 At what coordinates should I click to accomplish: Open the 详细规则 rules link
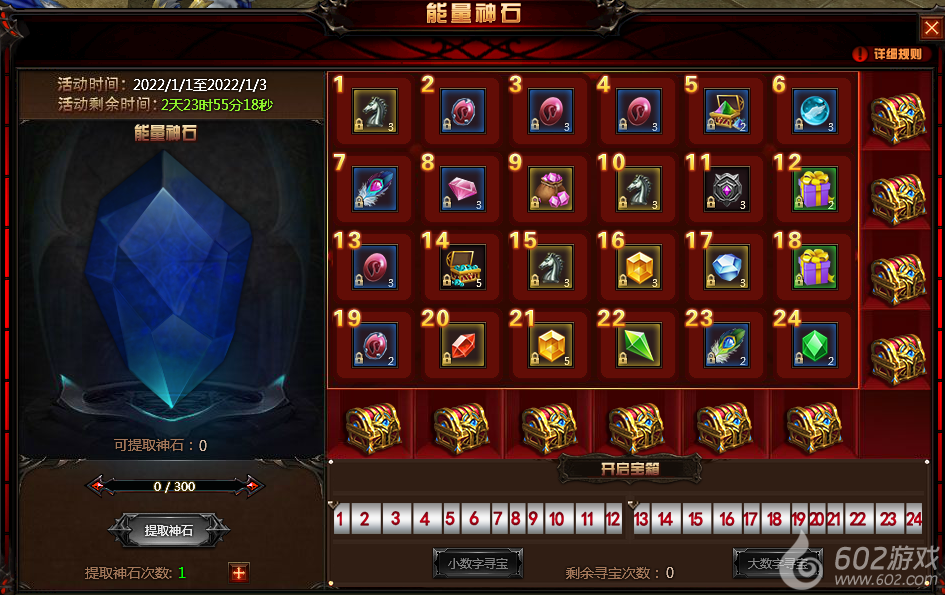tap(888, 54)
